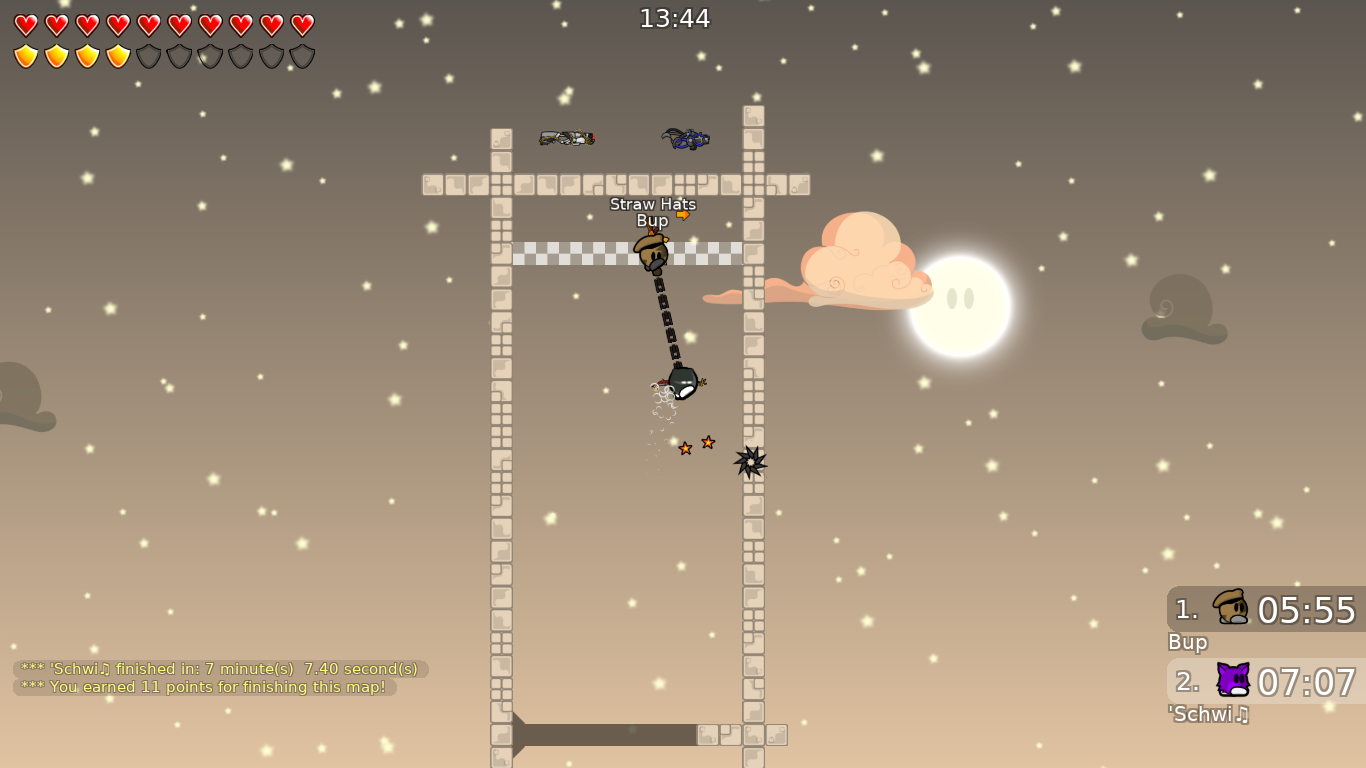Pick up the orange star collectible near the spikes
Screen dimensions: 1366x768
click(708, 440)
